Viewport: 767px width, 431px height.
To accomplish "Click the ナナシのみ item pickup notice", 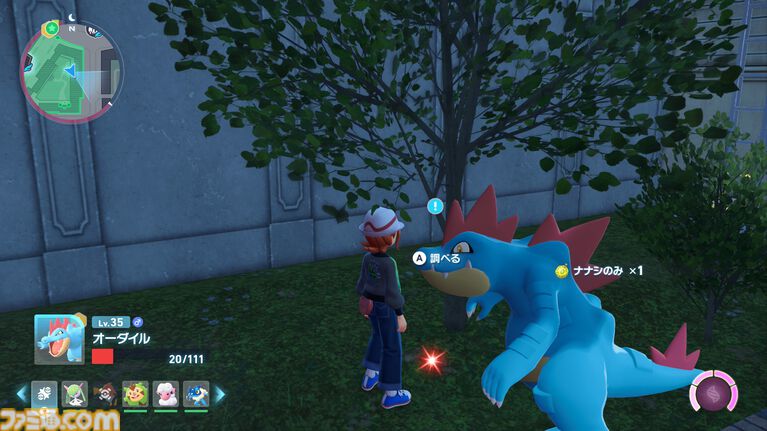I will [x=600, y=271].
